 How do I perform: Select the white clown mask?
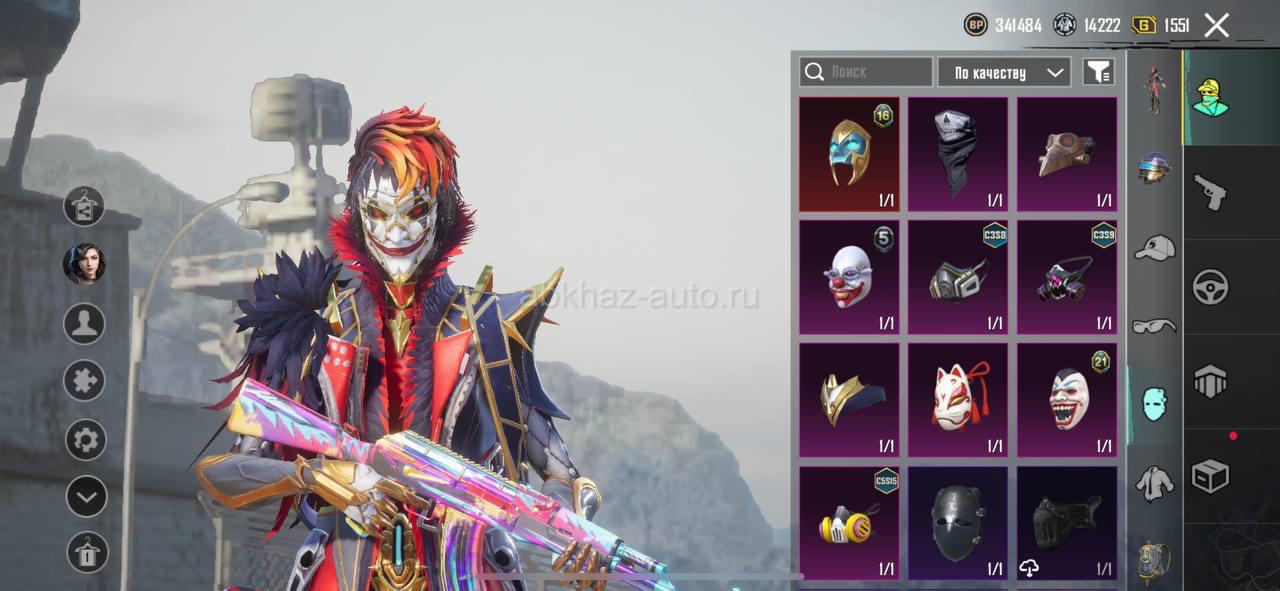tap(849, 277)
